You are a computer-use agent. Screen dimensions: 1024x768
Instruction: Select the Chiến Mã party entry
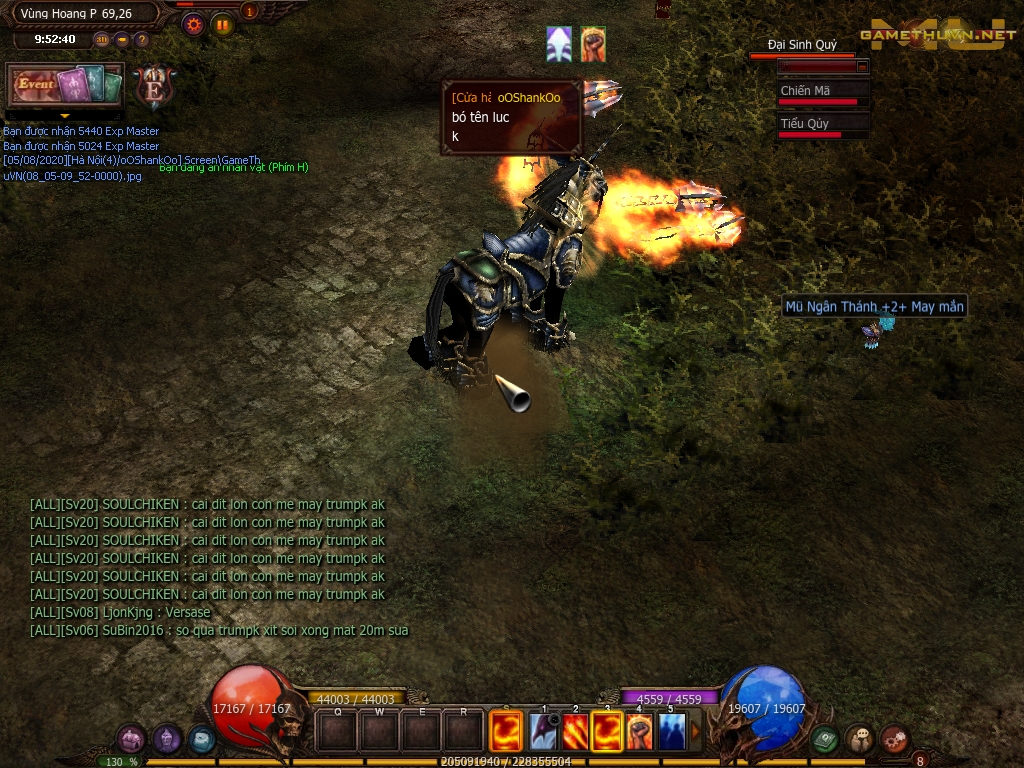point(823,94)
